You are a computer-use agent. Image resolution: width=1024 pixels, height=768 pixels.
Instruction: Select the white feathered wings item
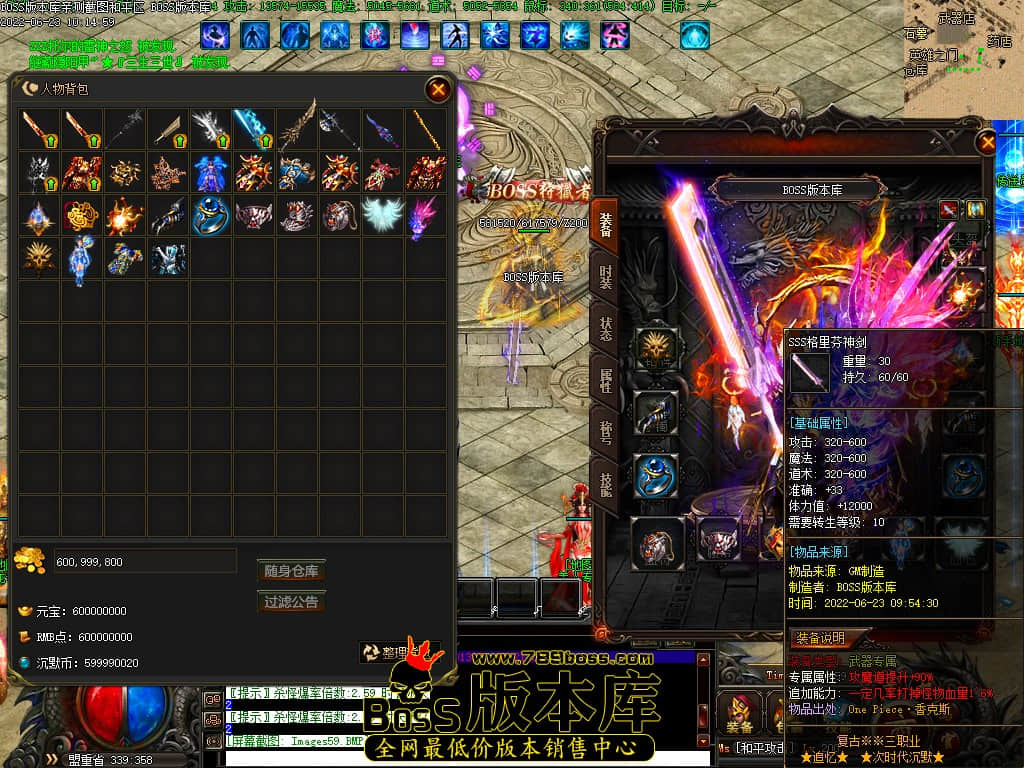[x=382, y=215]
